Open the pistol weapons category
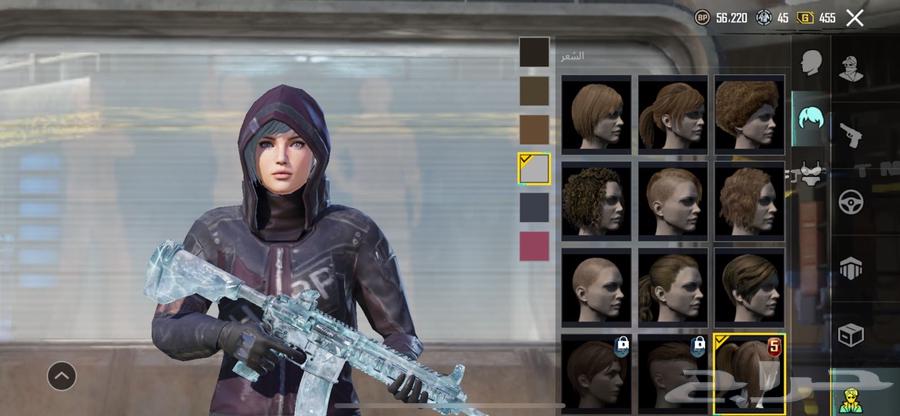 tap(852, 134)
